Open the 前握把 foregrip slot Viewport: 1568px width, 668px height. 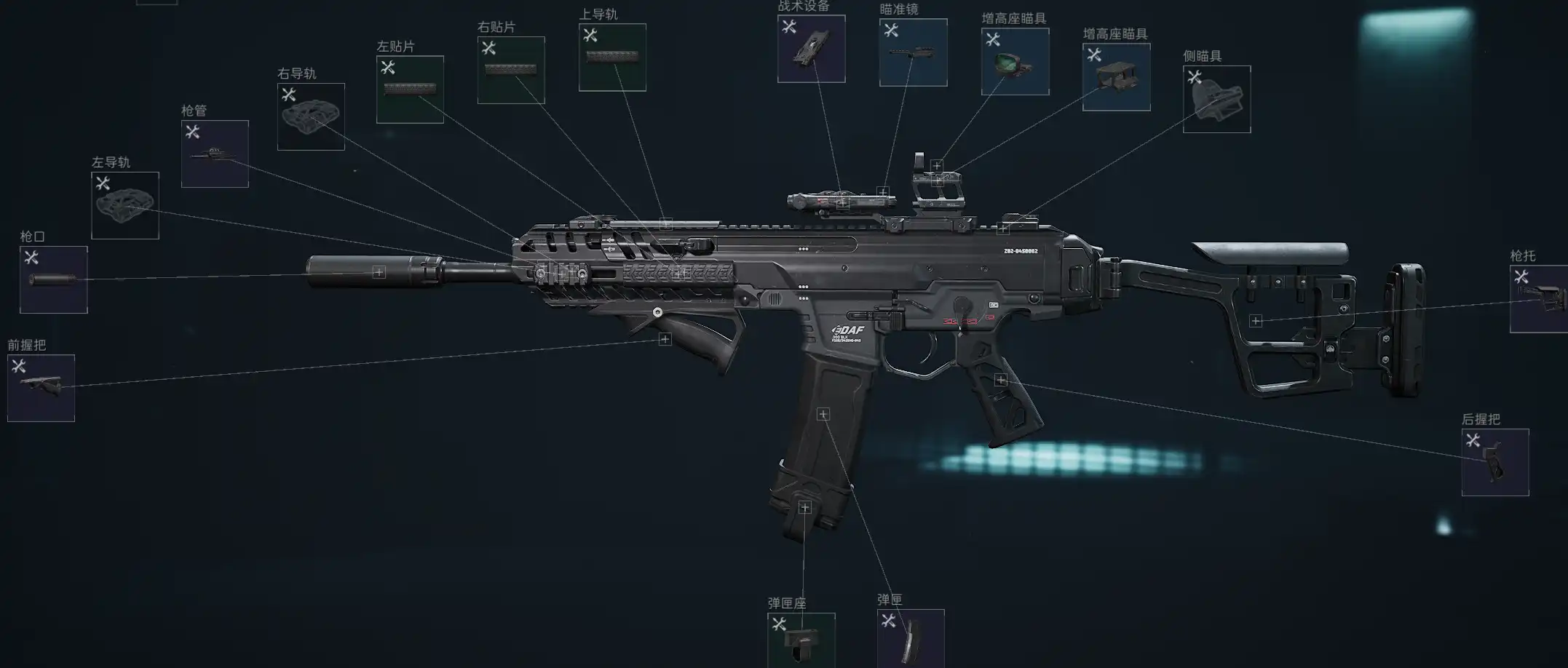coord(41,388)
